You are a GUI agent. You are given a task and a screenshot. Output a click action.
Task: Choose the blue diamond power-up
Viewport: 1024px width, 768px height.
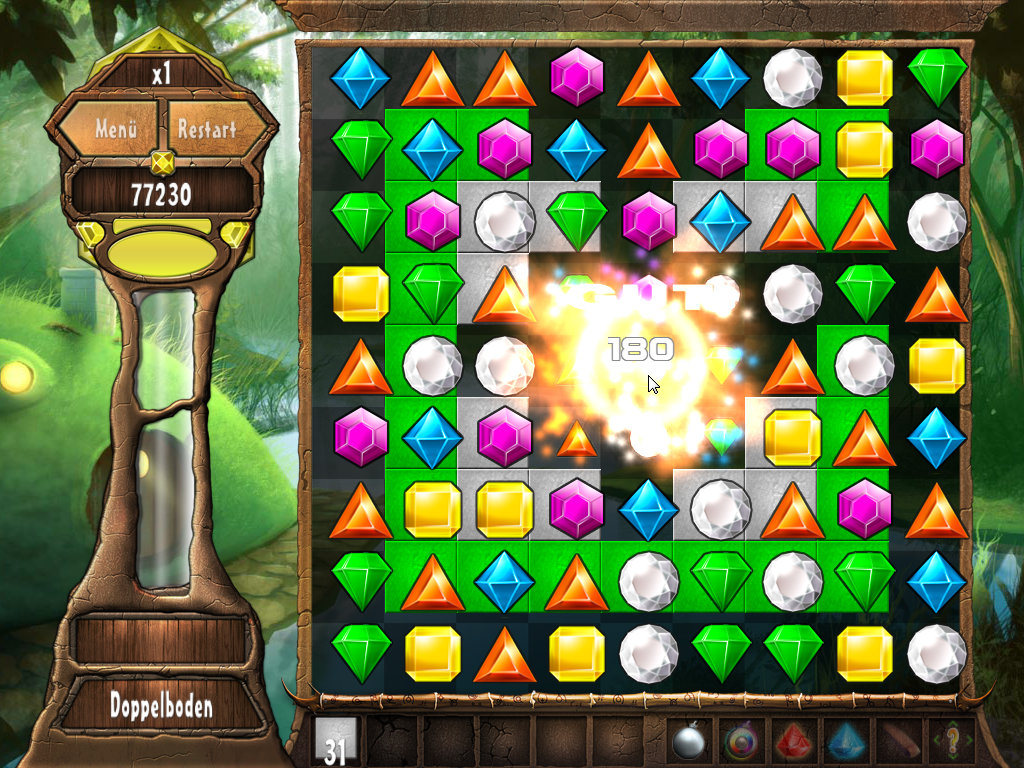pyautogui.click(x=844, y=742)
